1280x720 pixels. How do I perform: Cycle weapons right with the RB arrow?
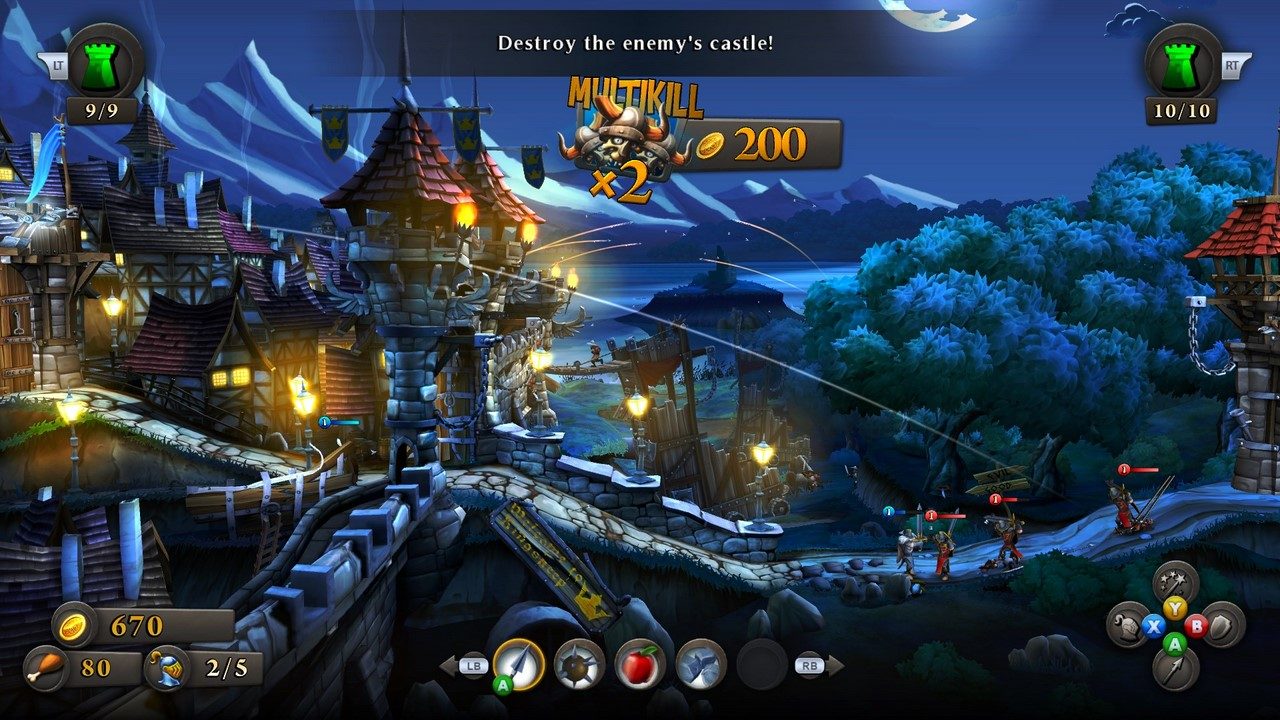(822, 666)
